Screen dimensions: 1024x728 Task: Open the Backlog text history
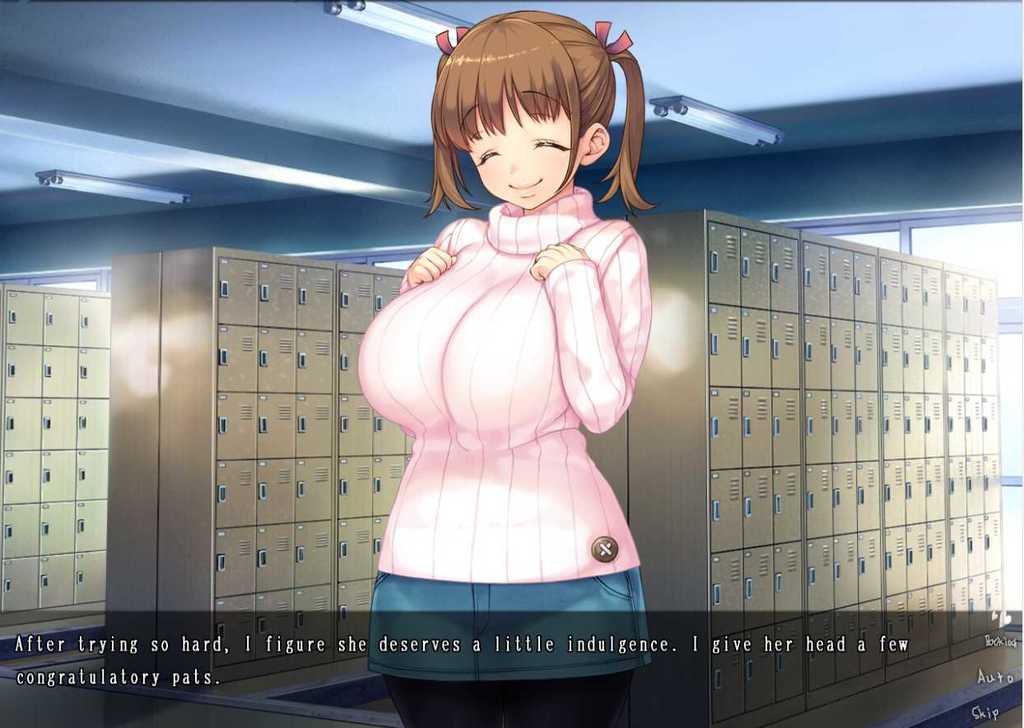[999, 641]
